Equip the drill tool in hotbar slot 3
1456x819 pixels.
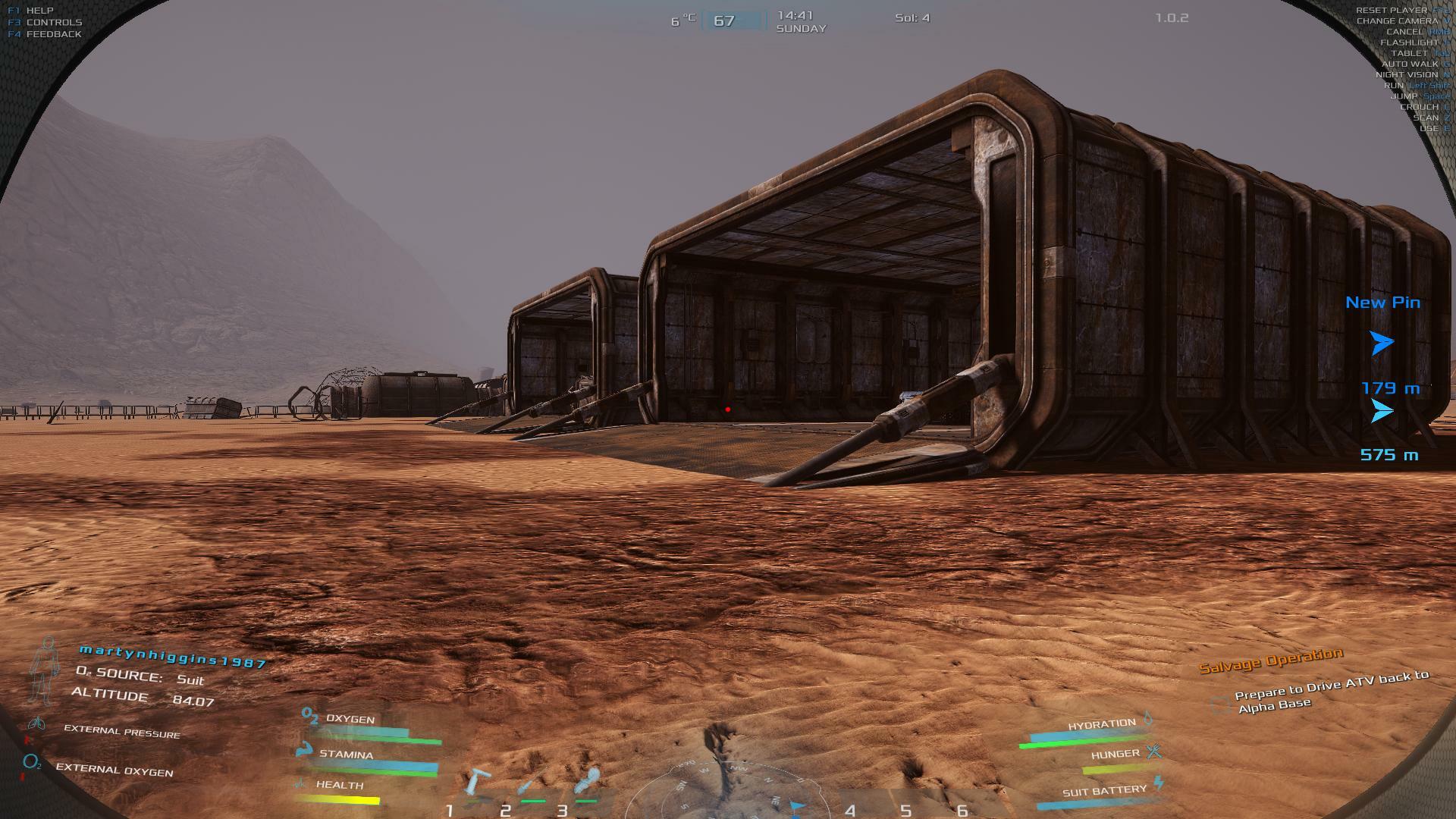(587, 781)
